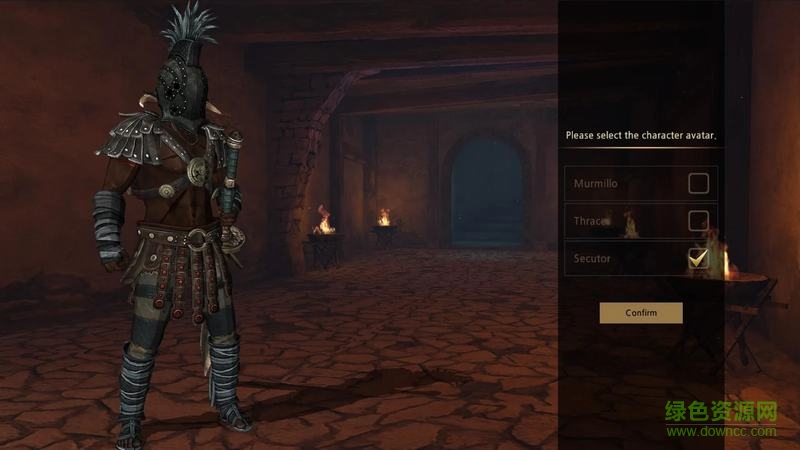Select the Thrace avatar checkbox
This screenshot has width=800, height=450.
point(698,221)
